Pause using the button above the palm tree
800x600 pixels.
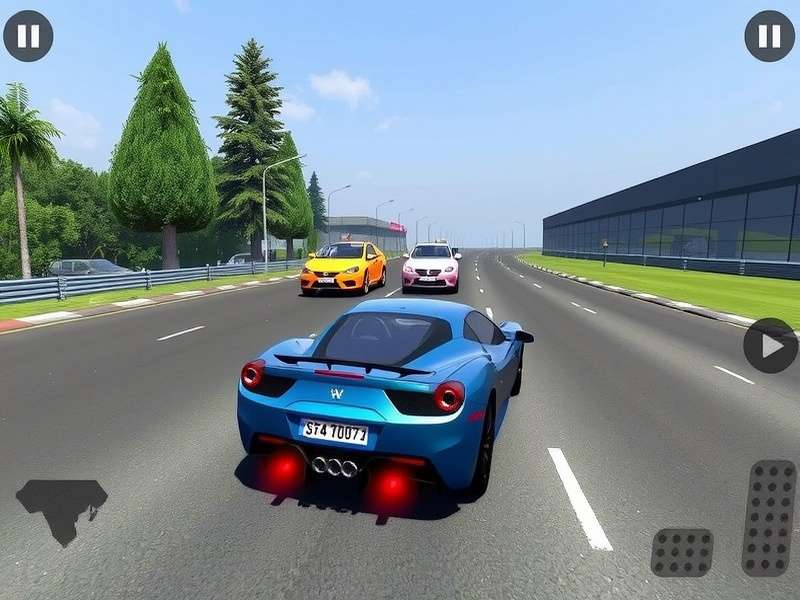click(28, 36)
